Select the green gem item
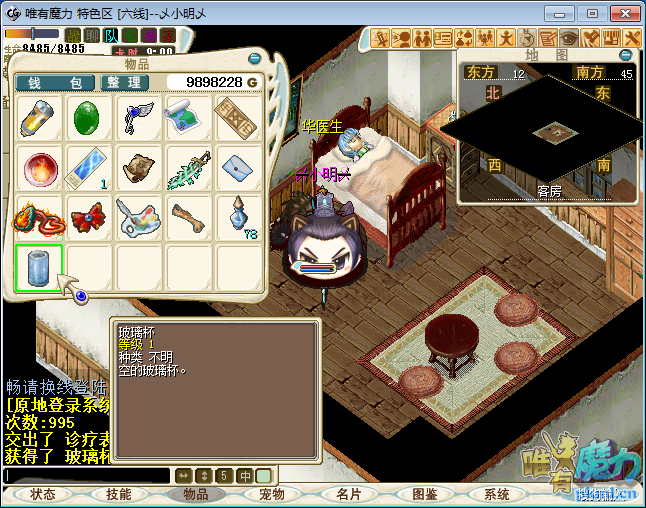Image resolution: width=646 pixels, height=508 pixels. coord(90,119)
